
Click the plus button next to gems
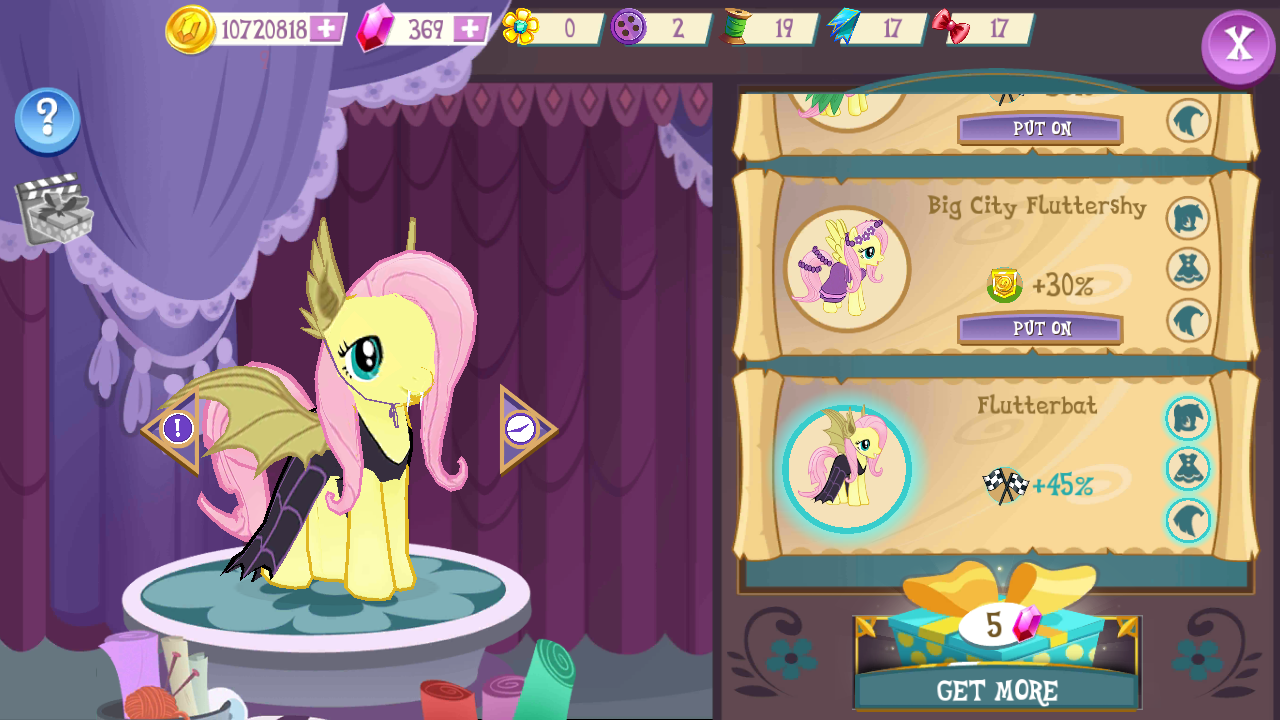[x=471, y=27]
